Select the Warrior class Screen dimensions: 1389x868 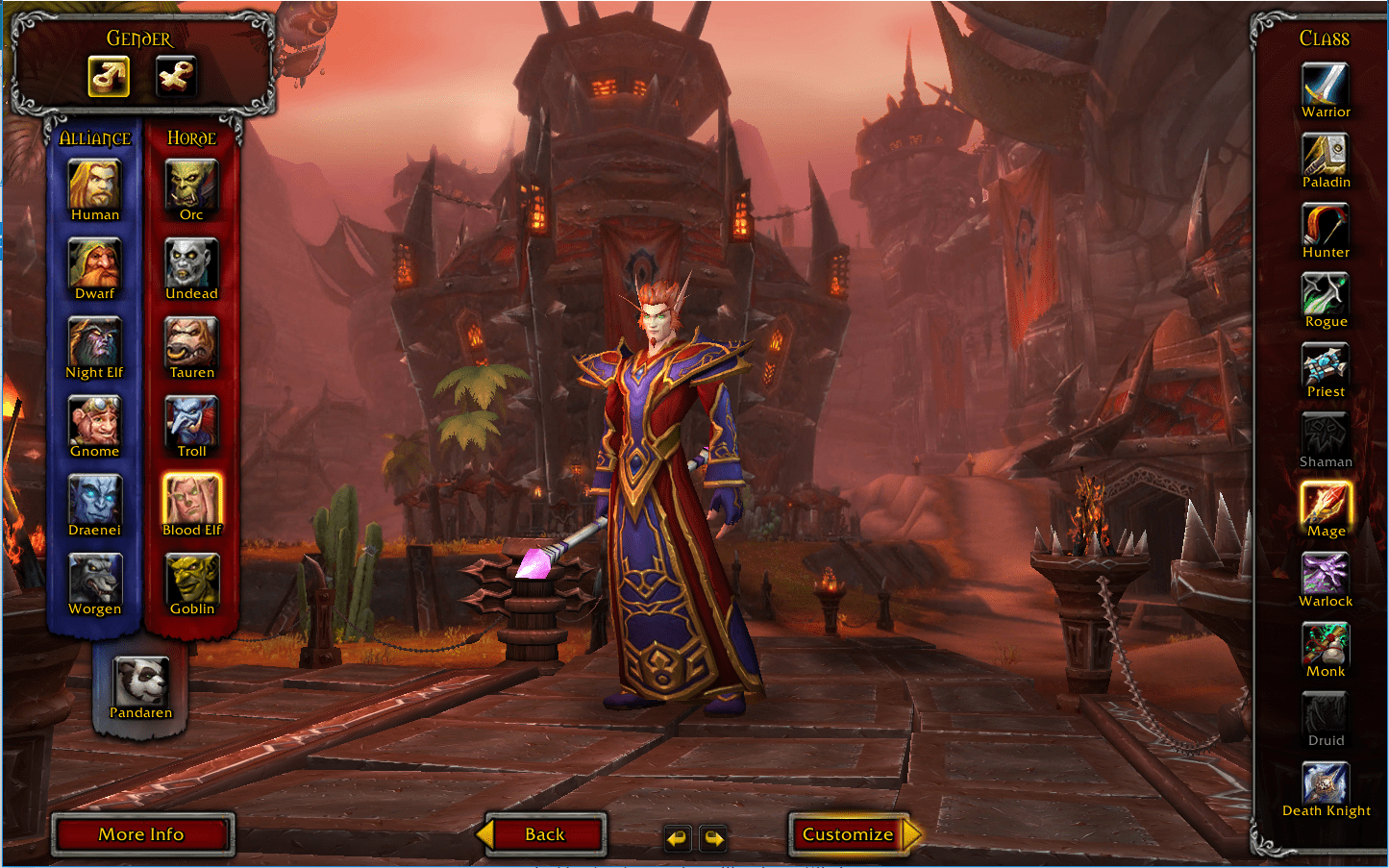click(1325, 85)
